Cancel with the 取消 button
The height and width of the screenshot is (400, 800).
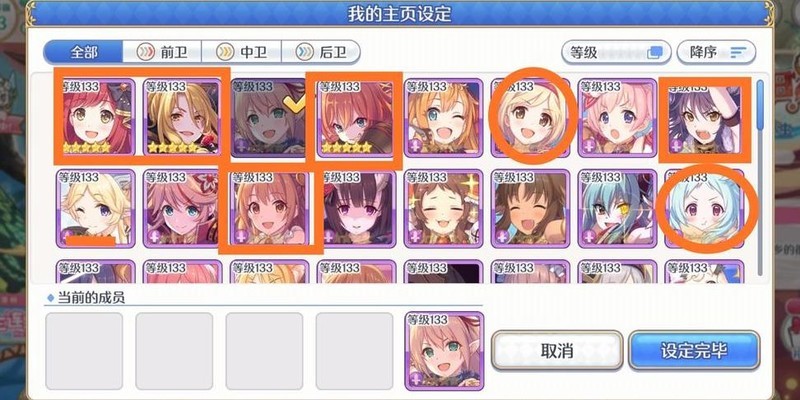point(555,351)
